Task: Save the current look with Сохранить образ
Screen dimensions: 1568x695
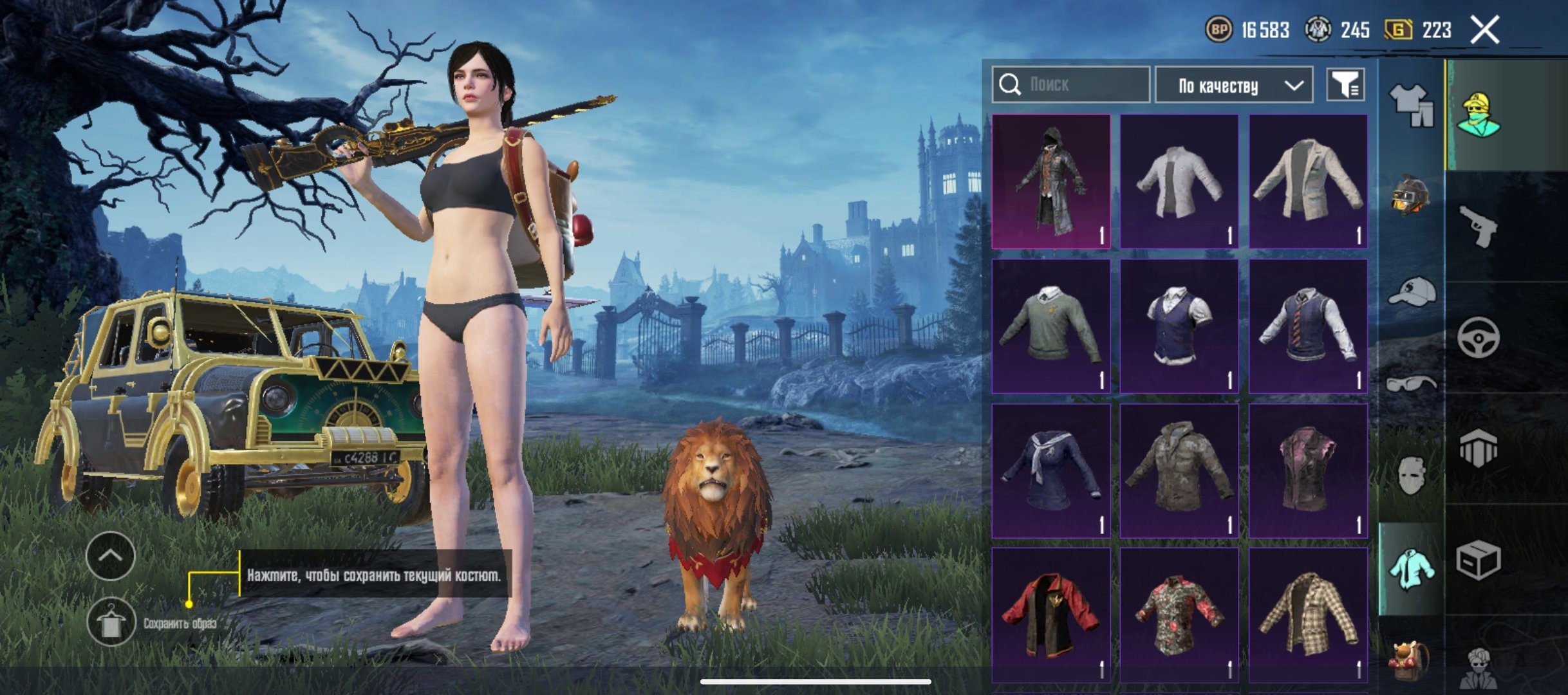Action: point(111,622)
